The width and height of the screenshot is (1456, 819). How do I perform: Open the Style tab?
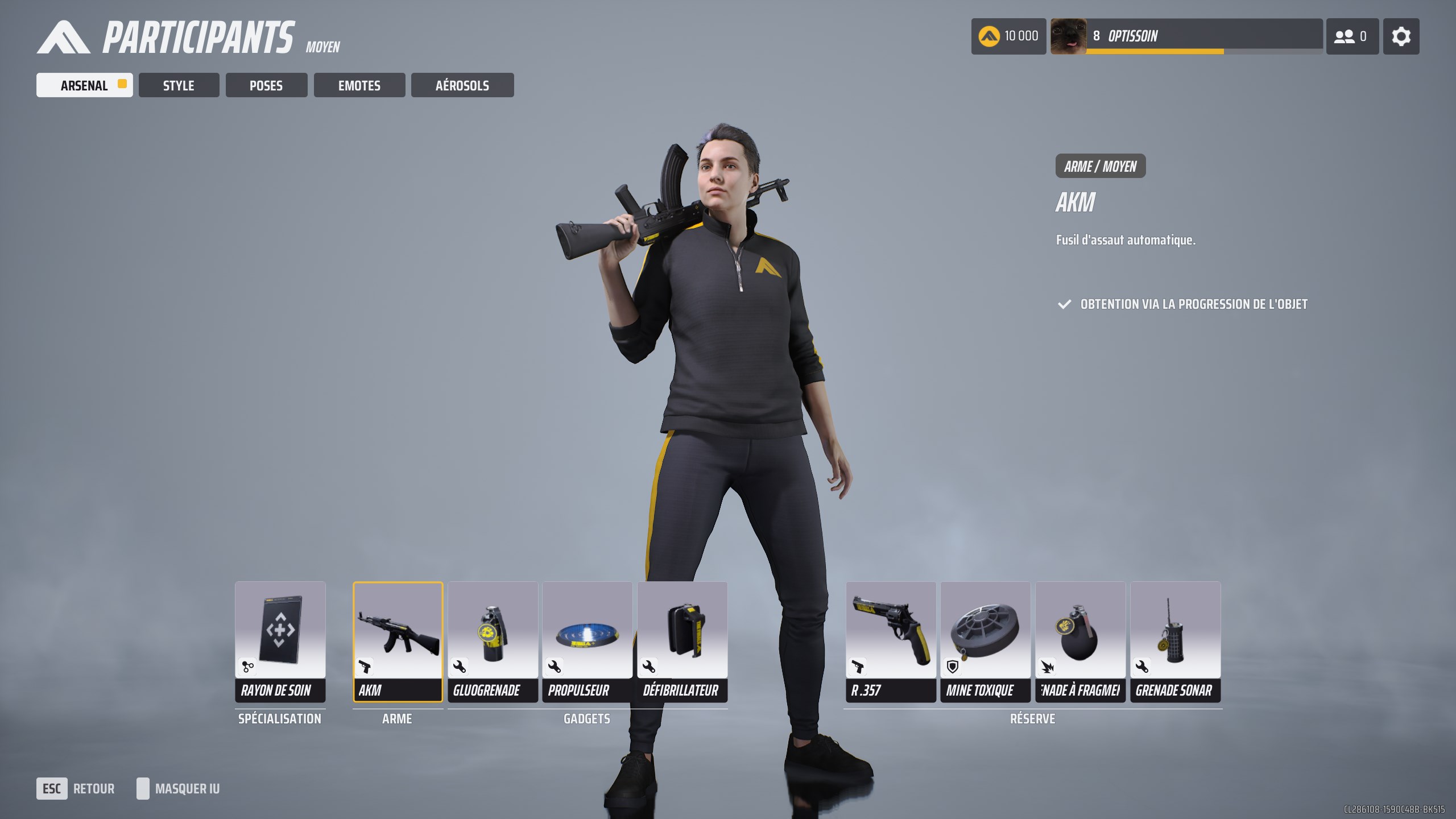(179, 85)
